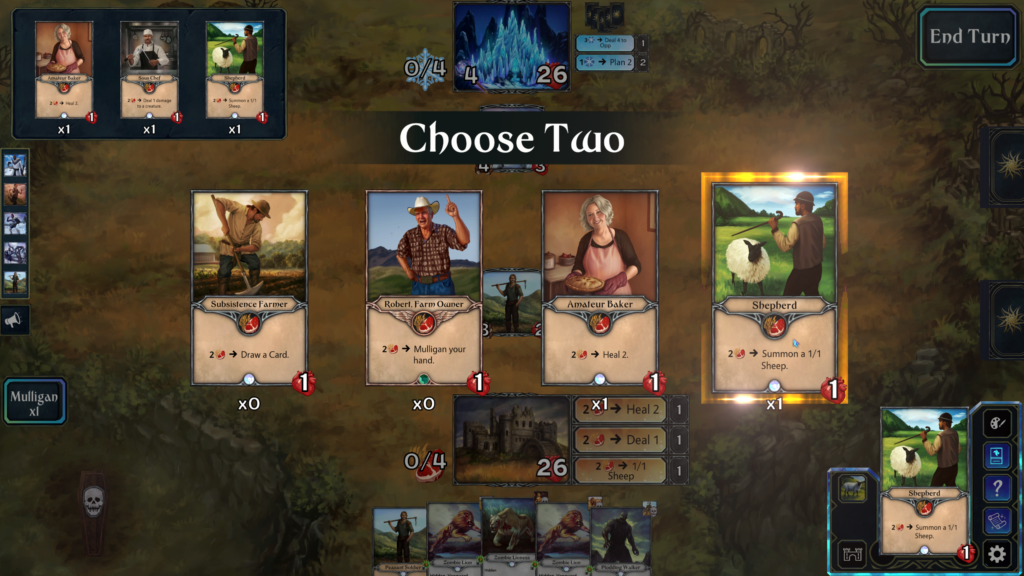Click the End Turn button
This screenshot has width=1024, height=576.
tap(968, 37)
